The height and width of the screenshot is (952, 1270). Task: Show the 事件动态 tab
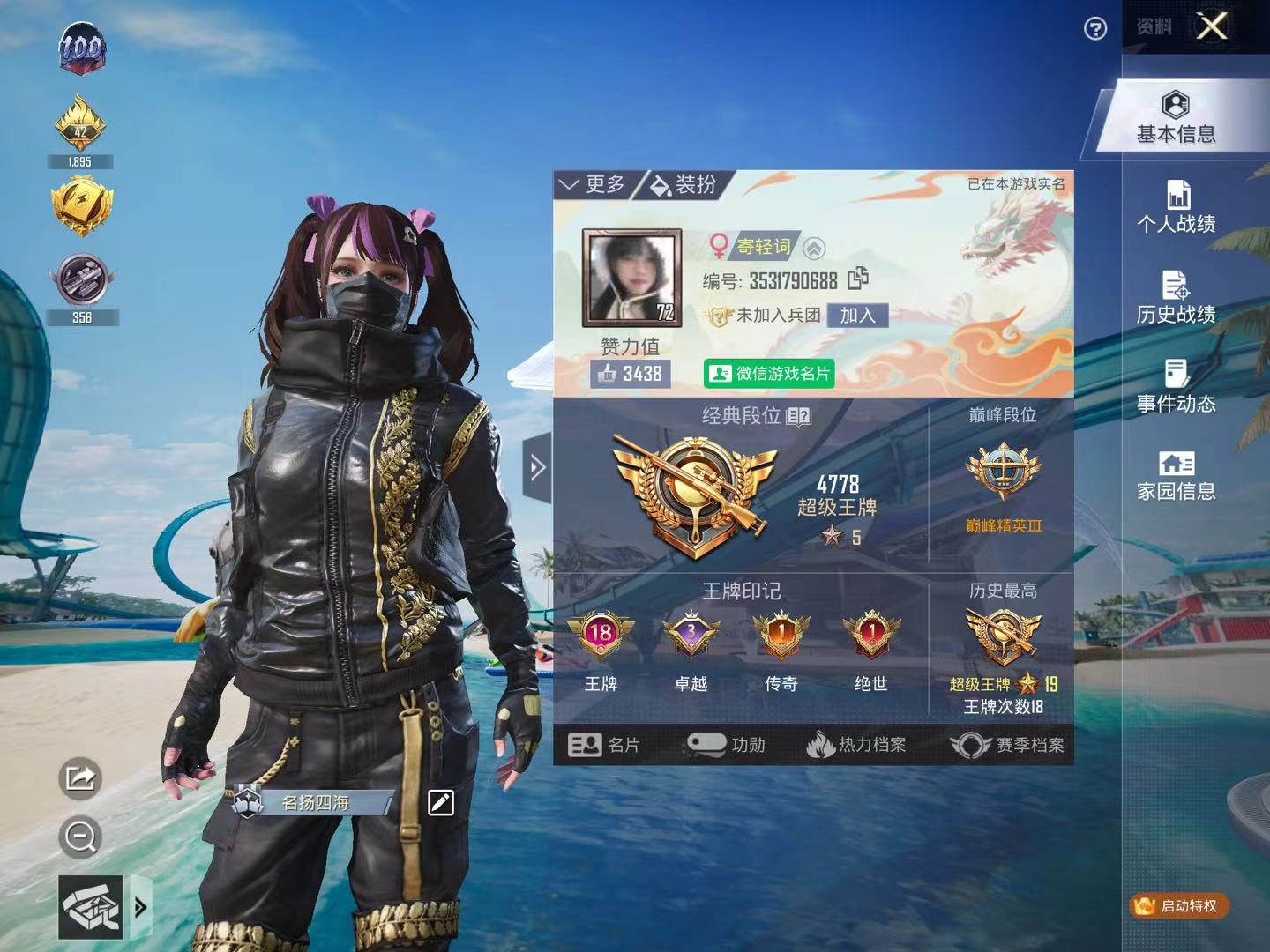click(1176, 388)
